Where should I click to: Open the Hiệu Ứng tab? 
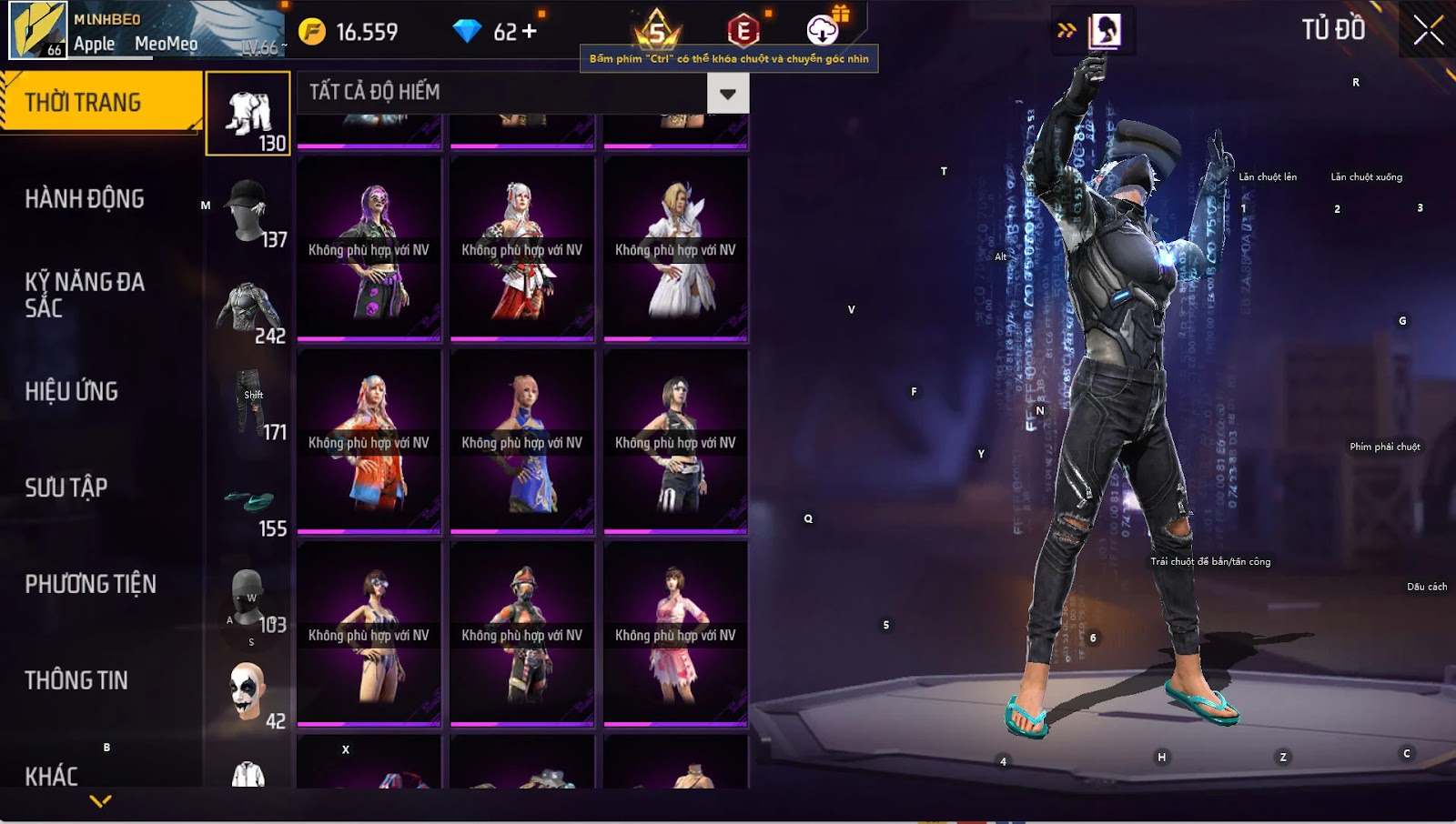click(x=72, y=391)
